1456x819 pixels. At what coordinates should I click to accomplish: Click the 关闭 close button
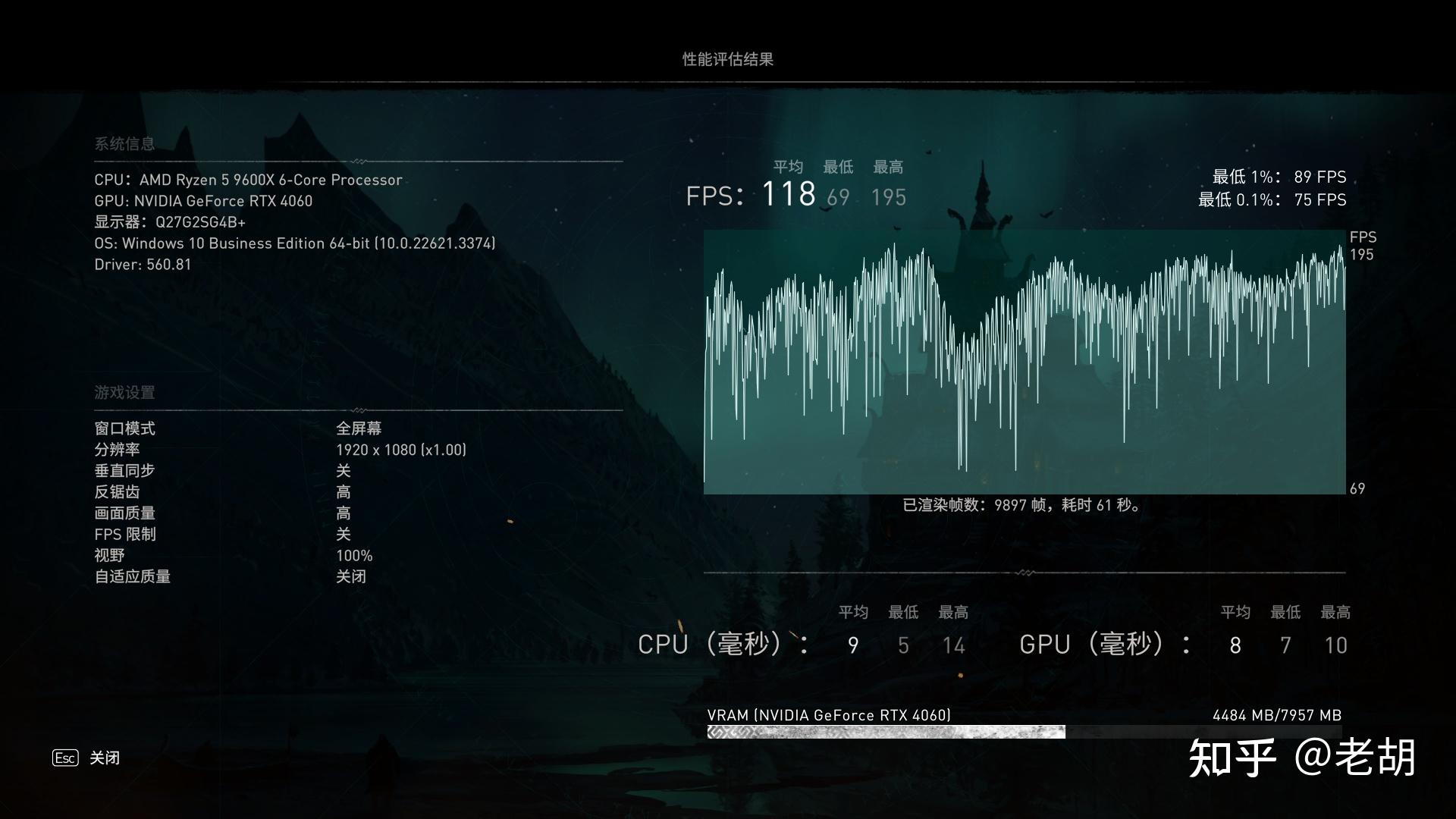[104, 758]
